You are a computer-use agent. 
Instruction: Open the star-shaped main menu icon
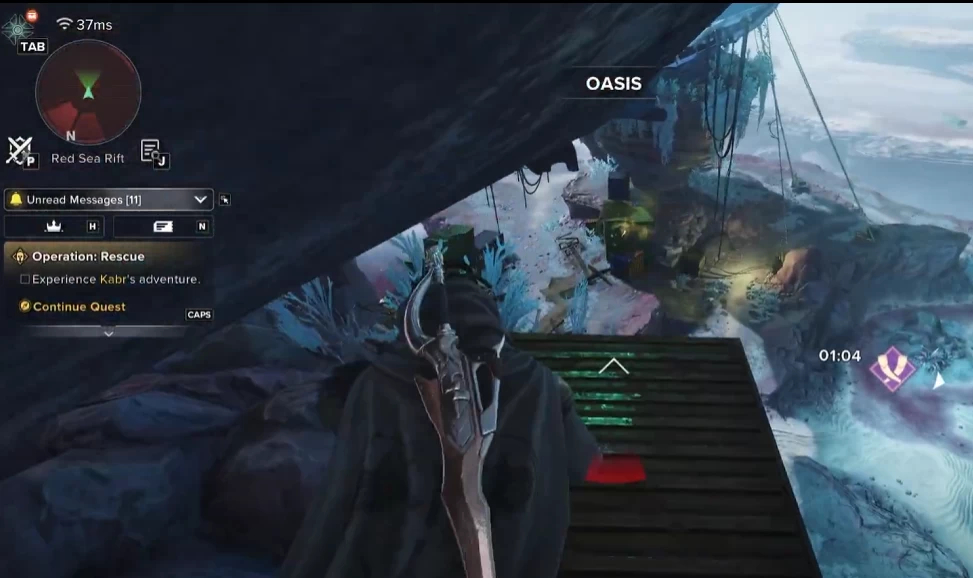point(18,28)
